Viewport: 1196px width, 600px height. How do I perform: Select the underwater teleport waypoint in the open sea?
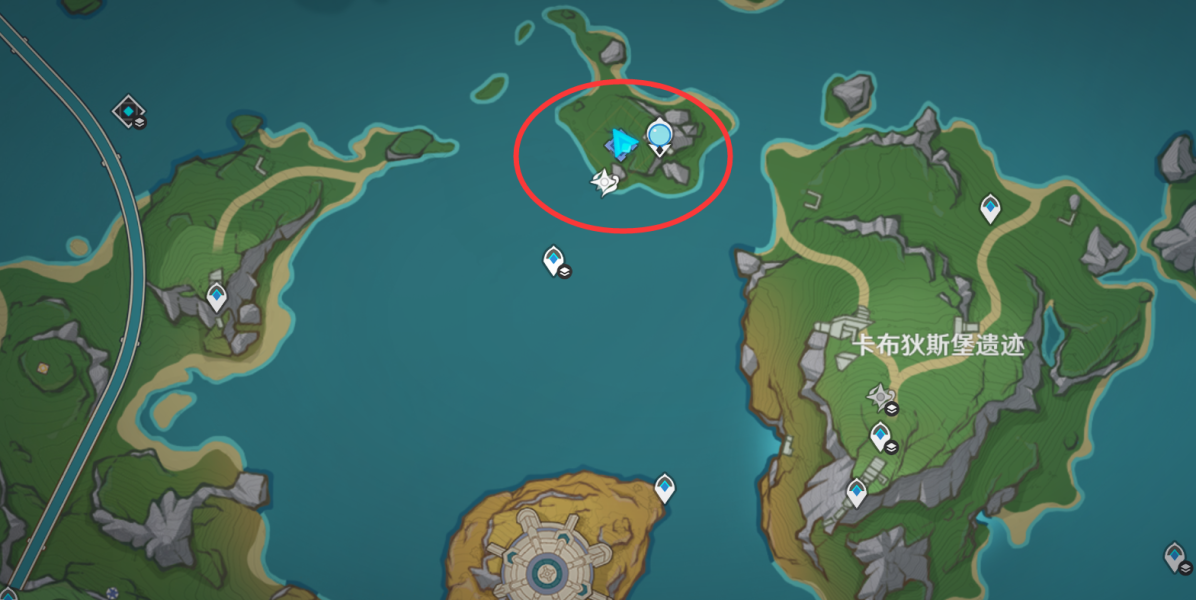tap(554, 261)
